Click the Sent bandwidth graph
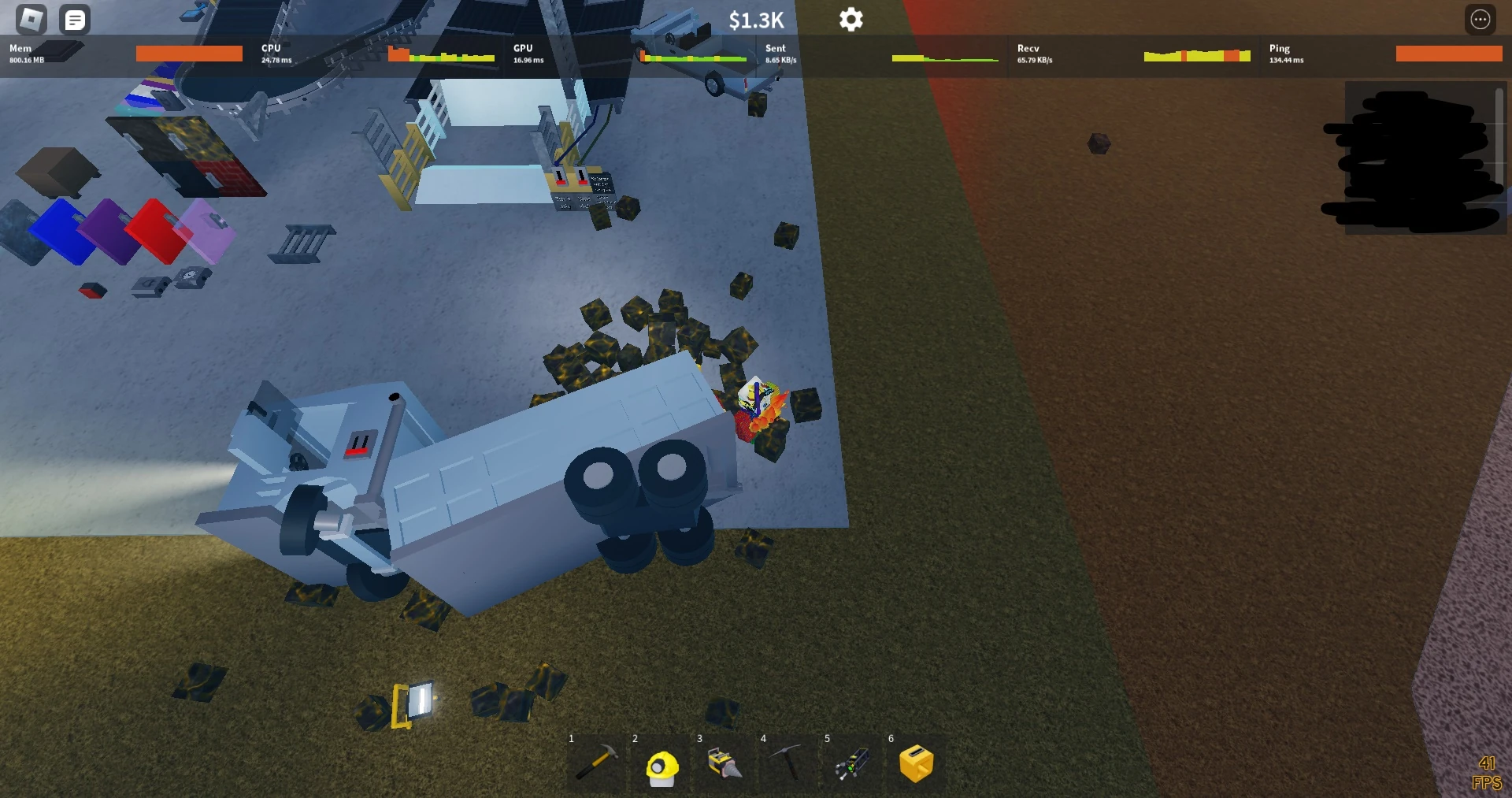The width and height of the screenshot is (1512, 798). click(945, 57)
